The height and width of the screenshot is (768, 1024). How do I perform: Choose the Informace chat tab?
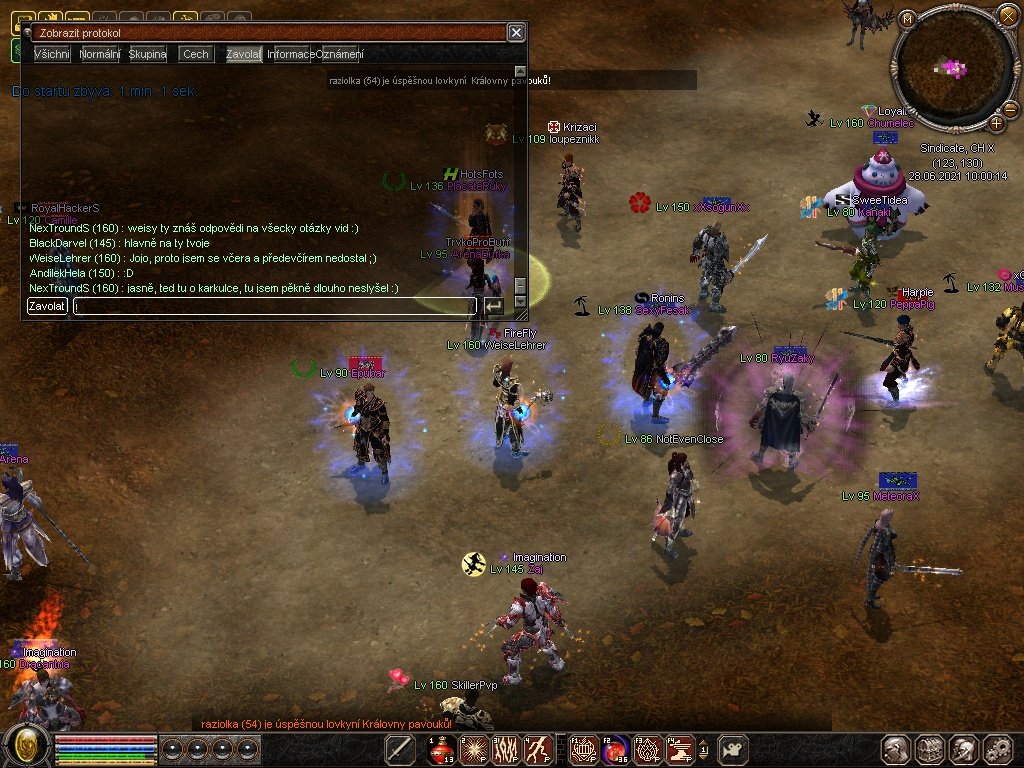(291, 54)
